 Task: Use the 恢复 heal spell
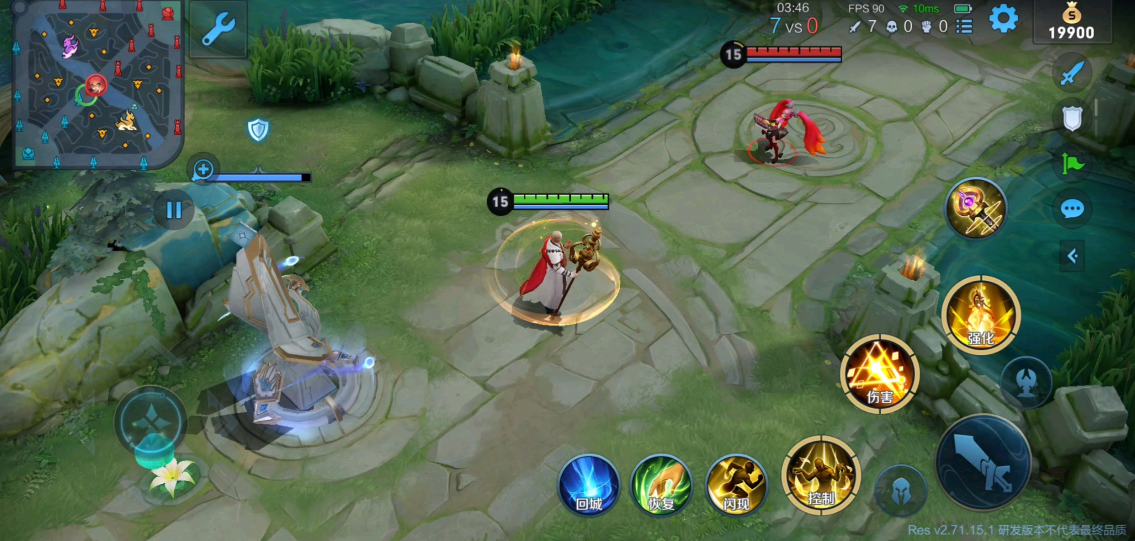(x=661, y=484)
